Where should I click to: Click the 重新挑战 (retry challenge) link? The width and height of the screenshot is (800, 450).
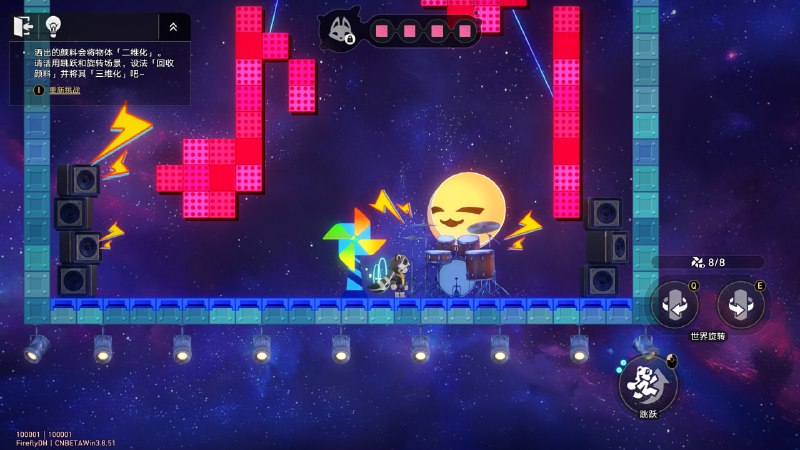click(62, 90)
